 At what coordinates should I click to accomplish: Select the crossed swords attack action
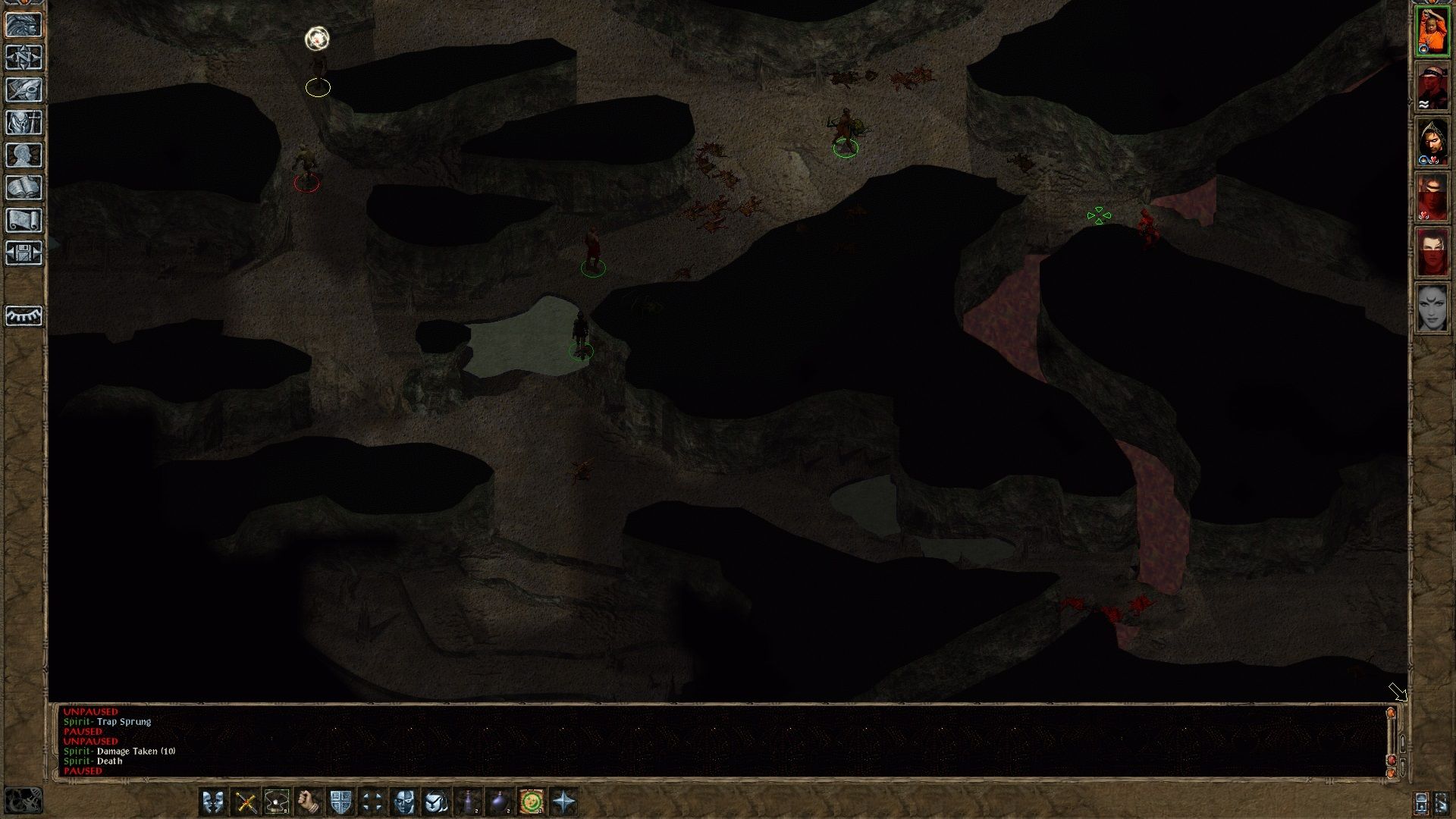click(x=245, y=802)
